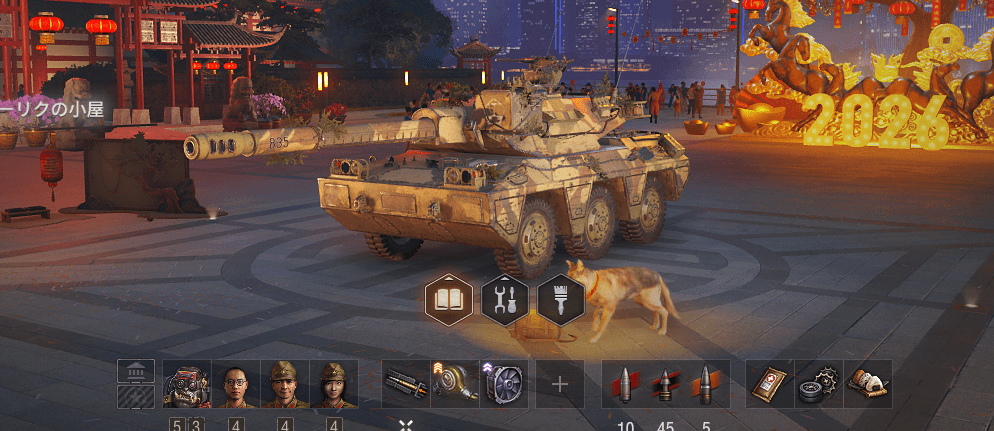Image resolution: width=994 pixels, height=431 pixels.
Task: Open the turbocharger equipment slot
Action: click(x=456, y=384)
